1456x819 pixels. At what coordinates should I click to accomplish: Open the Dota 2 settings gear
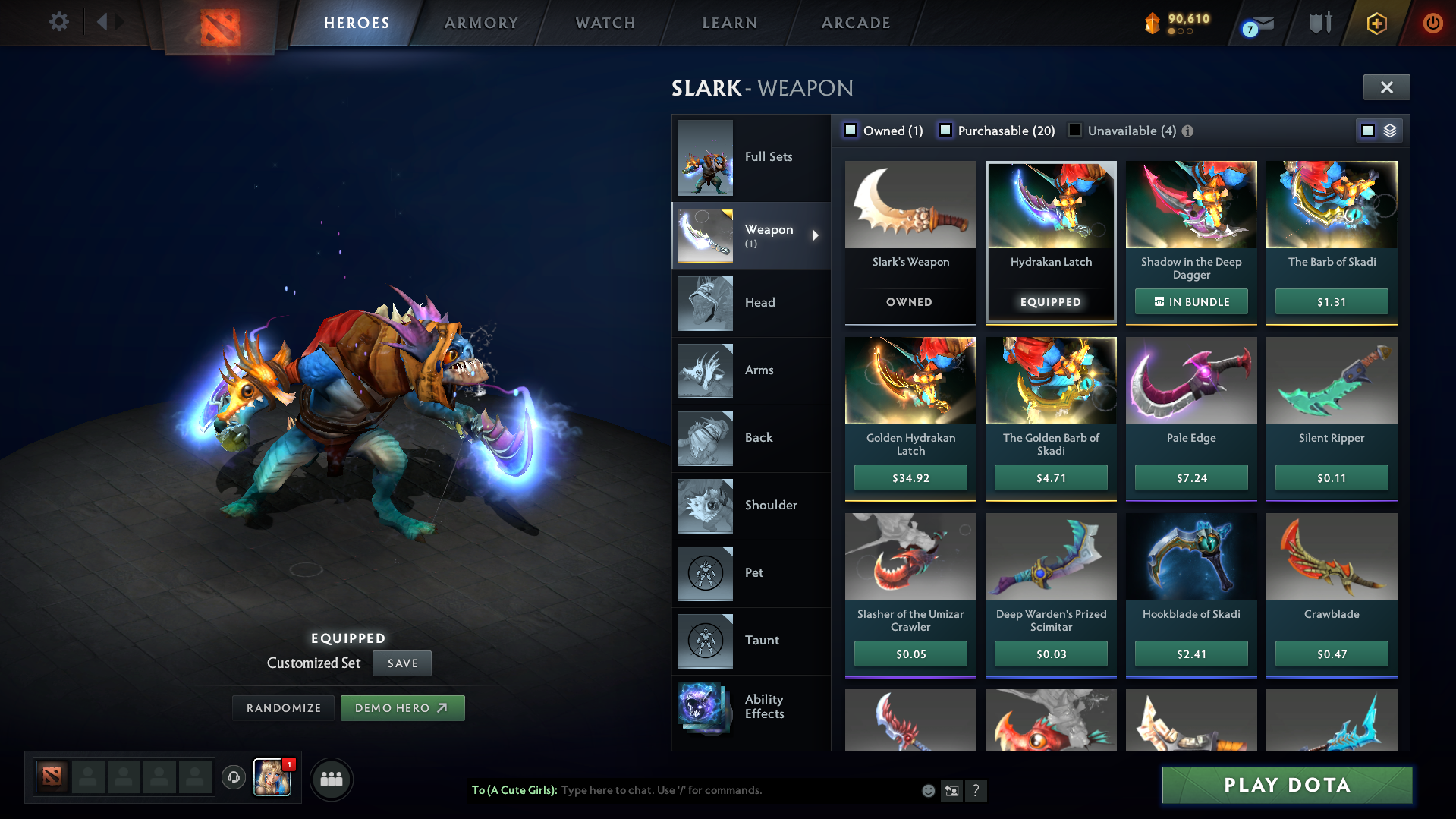(58, 22)
